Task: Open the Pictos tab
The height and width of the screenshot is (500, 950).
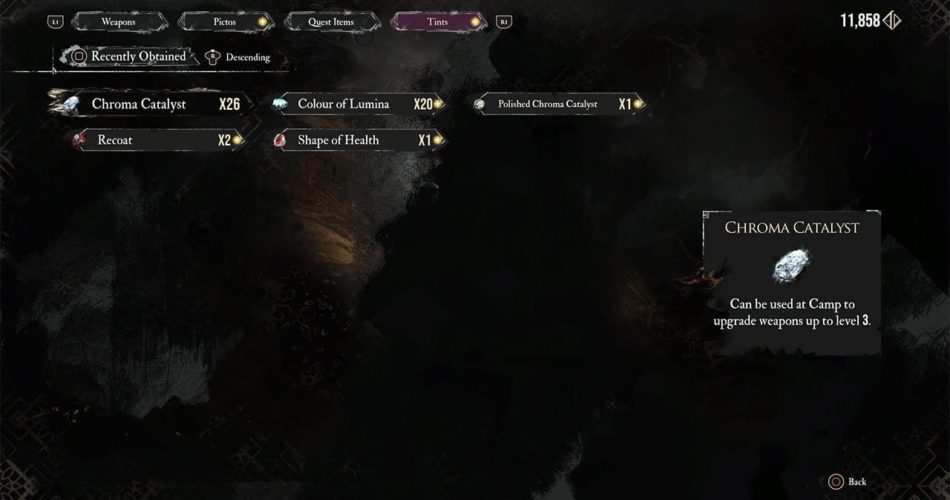Action: (x=224, y=21)
